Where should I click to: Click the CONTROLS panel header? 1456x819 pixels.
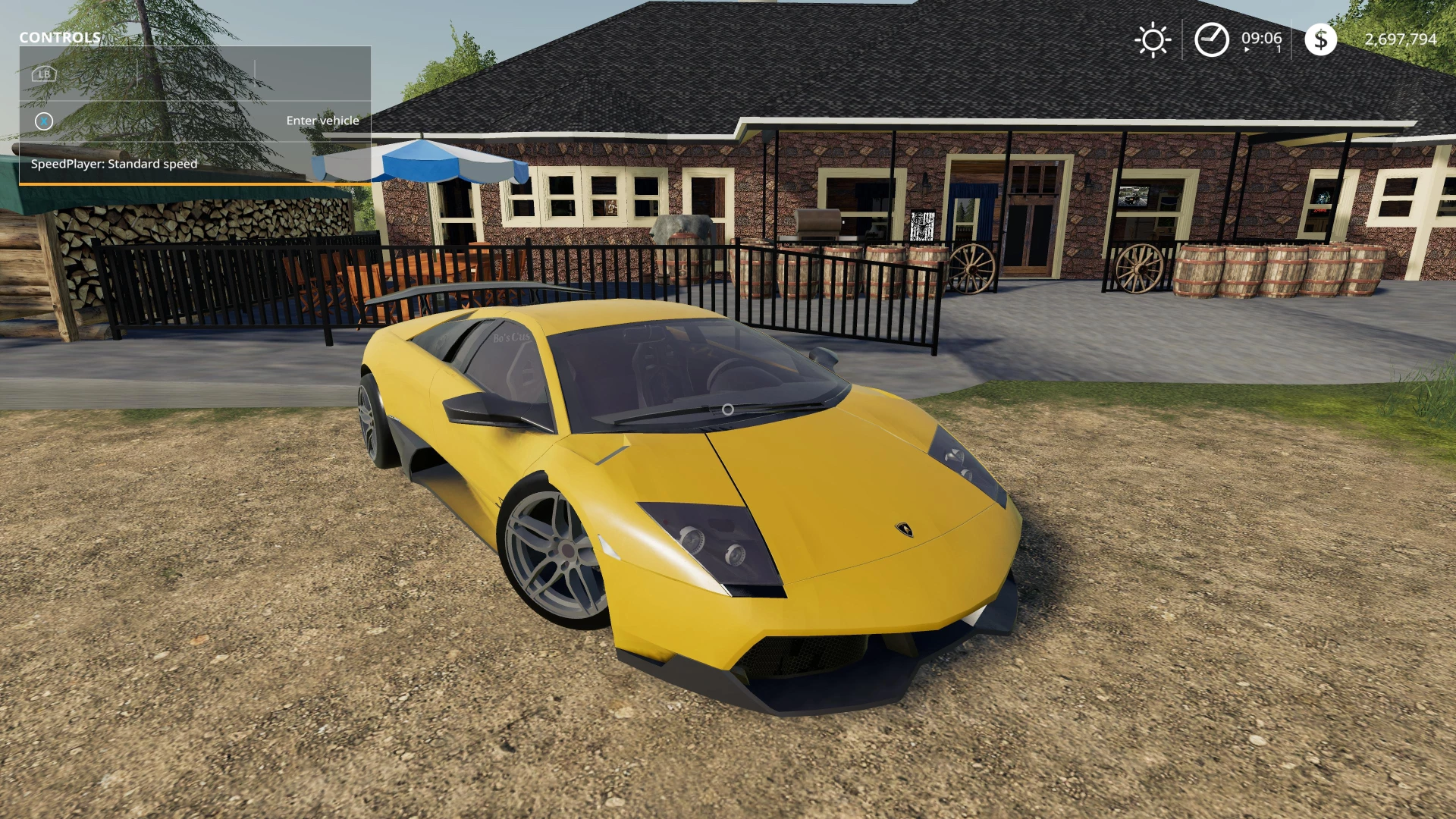click(59, 38)
